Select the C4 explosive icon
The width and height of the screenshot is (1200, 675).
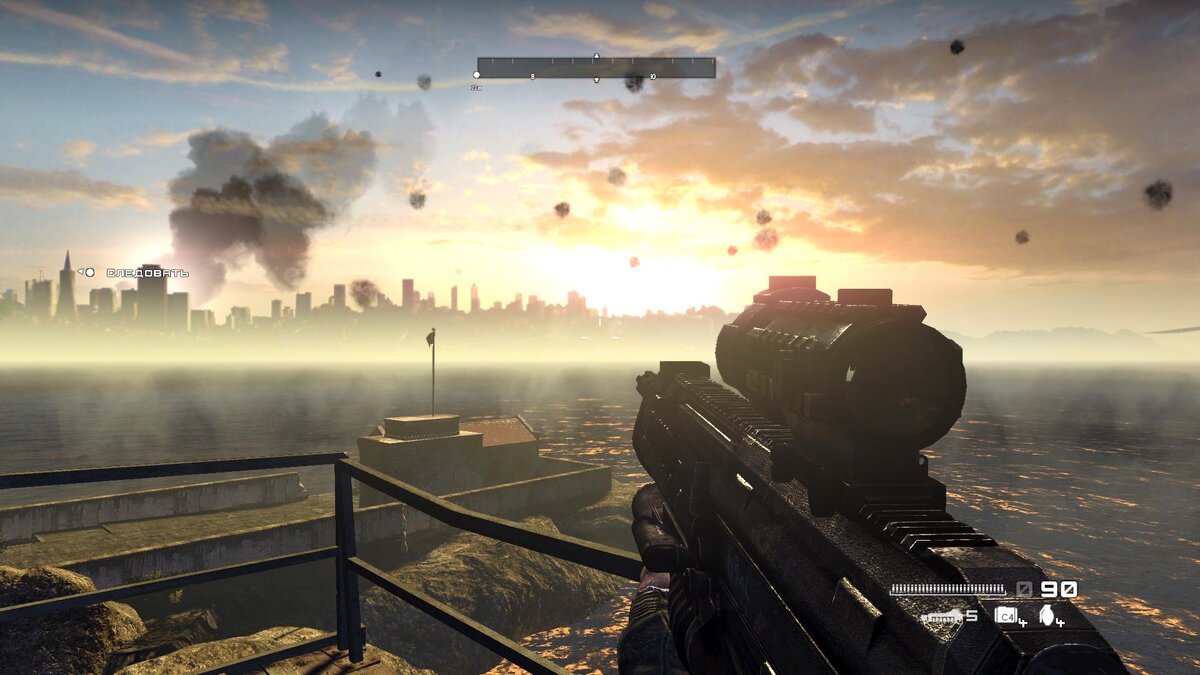1006,615
